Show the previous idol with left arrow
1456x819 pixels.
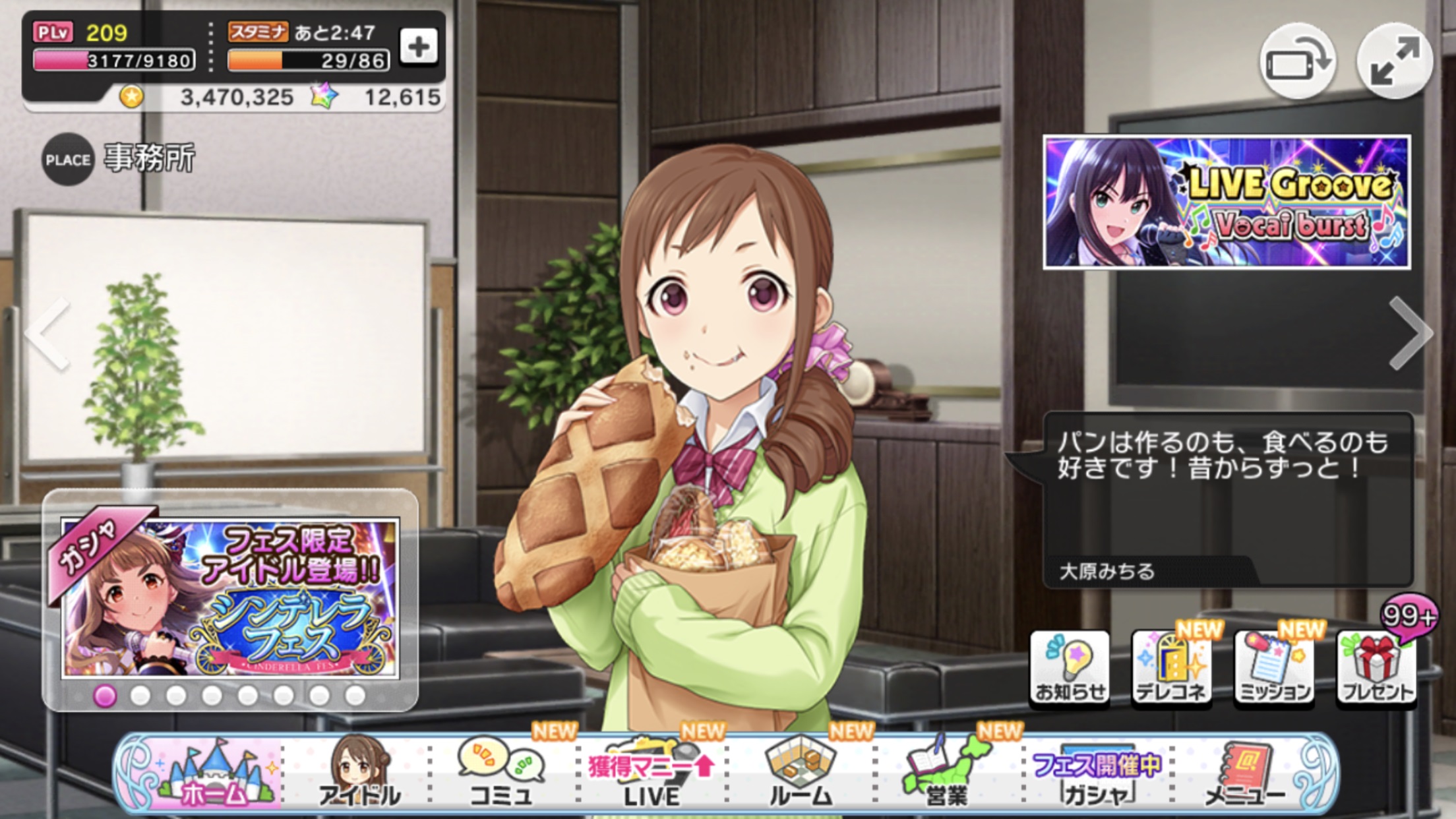coord(49,334)
